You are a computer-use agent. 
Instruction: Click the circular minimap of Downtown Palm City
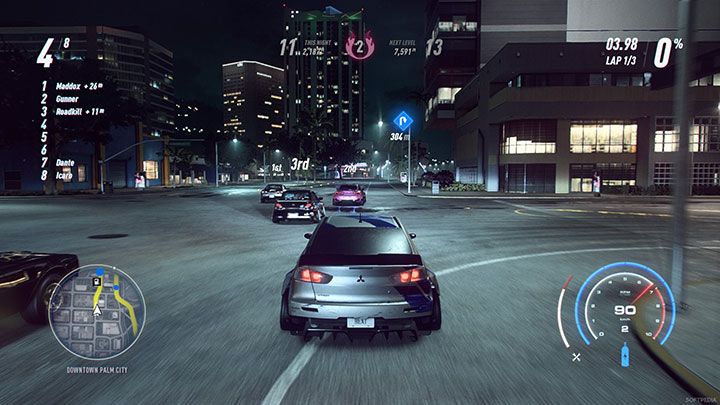(x=96, y=312)
